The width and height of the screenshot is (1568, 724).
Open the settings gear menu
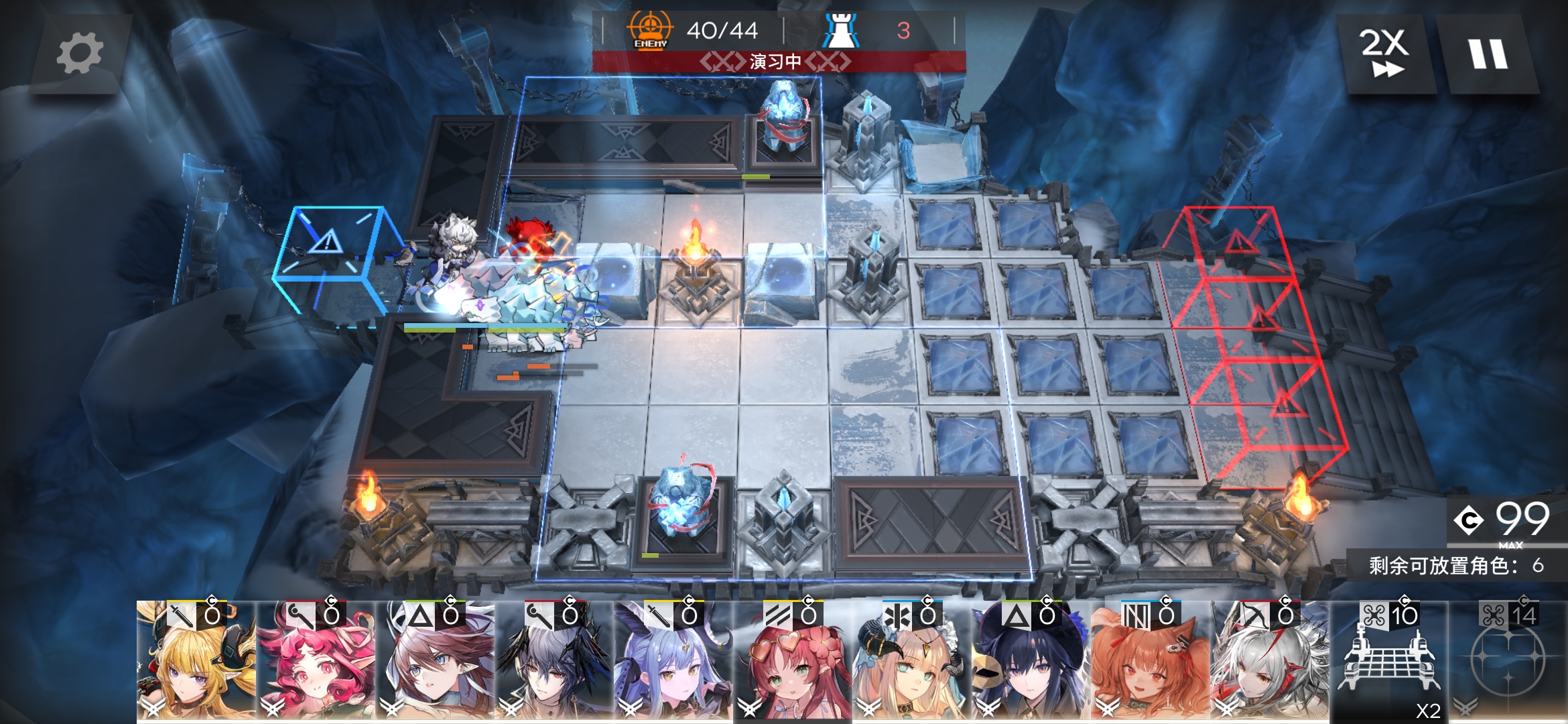[x=80, y=54]
